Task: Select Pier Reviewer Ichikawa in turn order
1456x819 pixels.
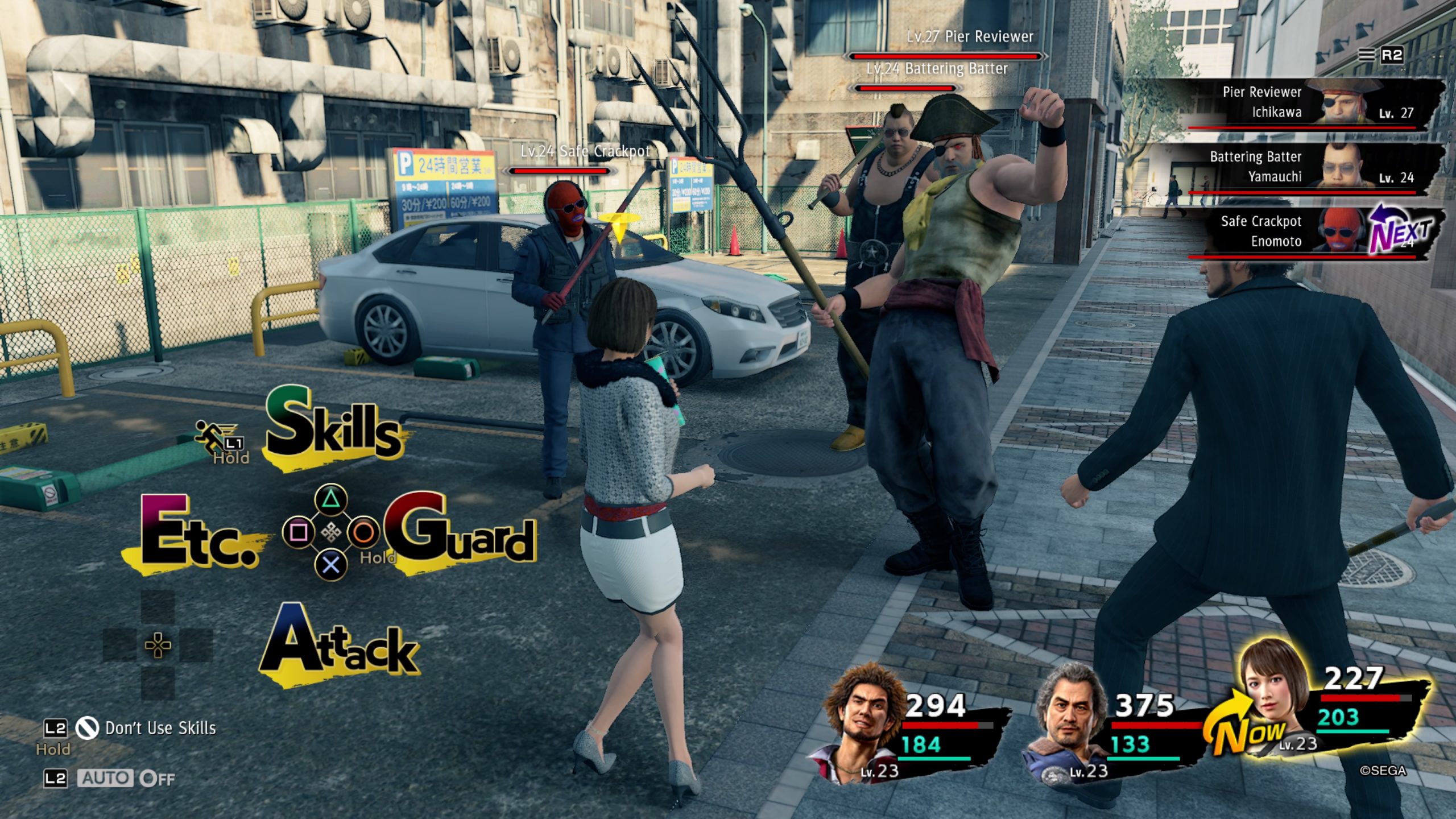Action: click(1314, 104)
